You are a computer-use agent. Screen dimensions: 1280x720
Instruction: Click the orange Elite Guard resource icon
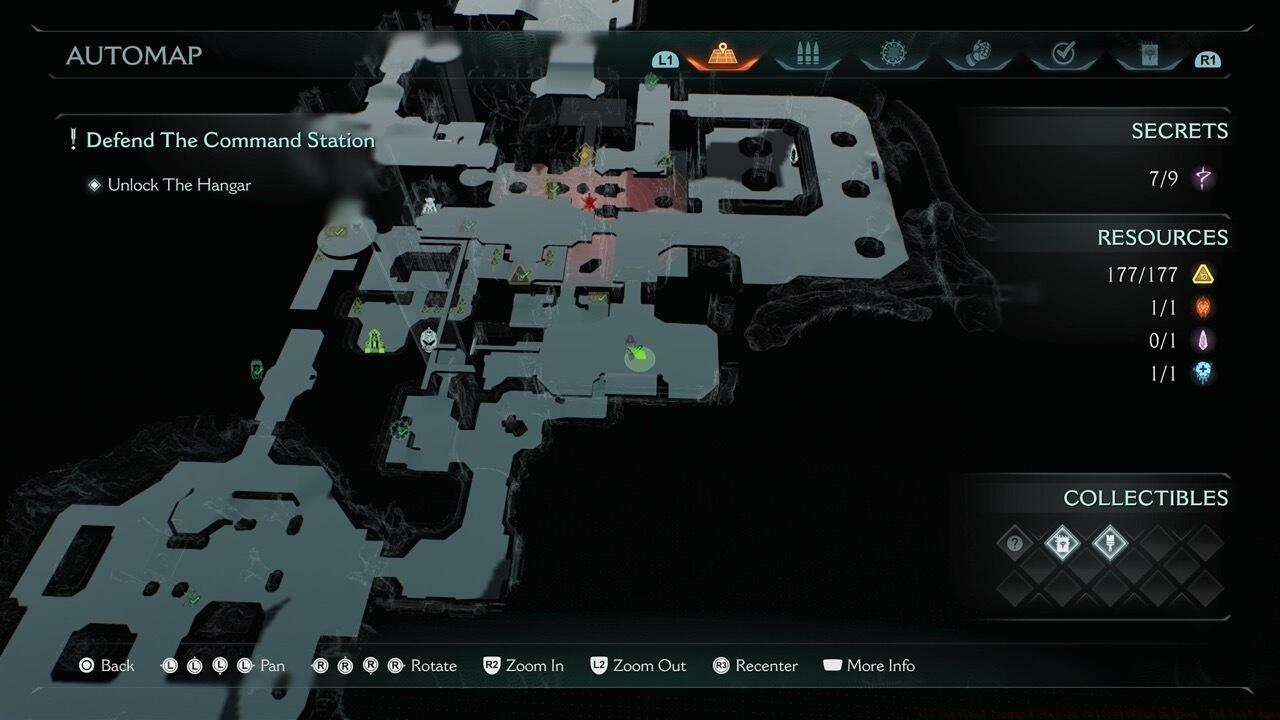click(1202, 307)
